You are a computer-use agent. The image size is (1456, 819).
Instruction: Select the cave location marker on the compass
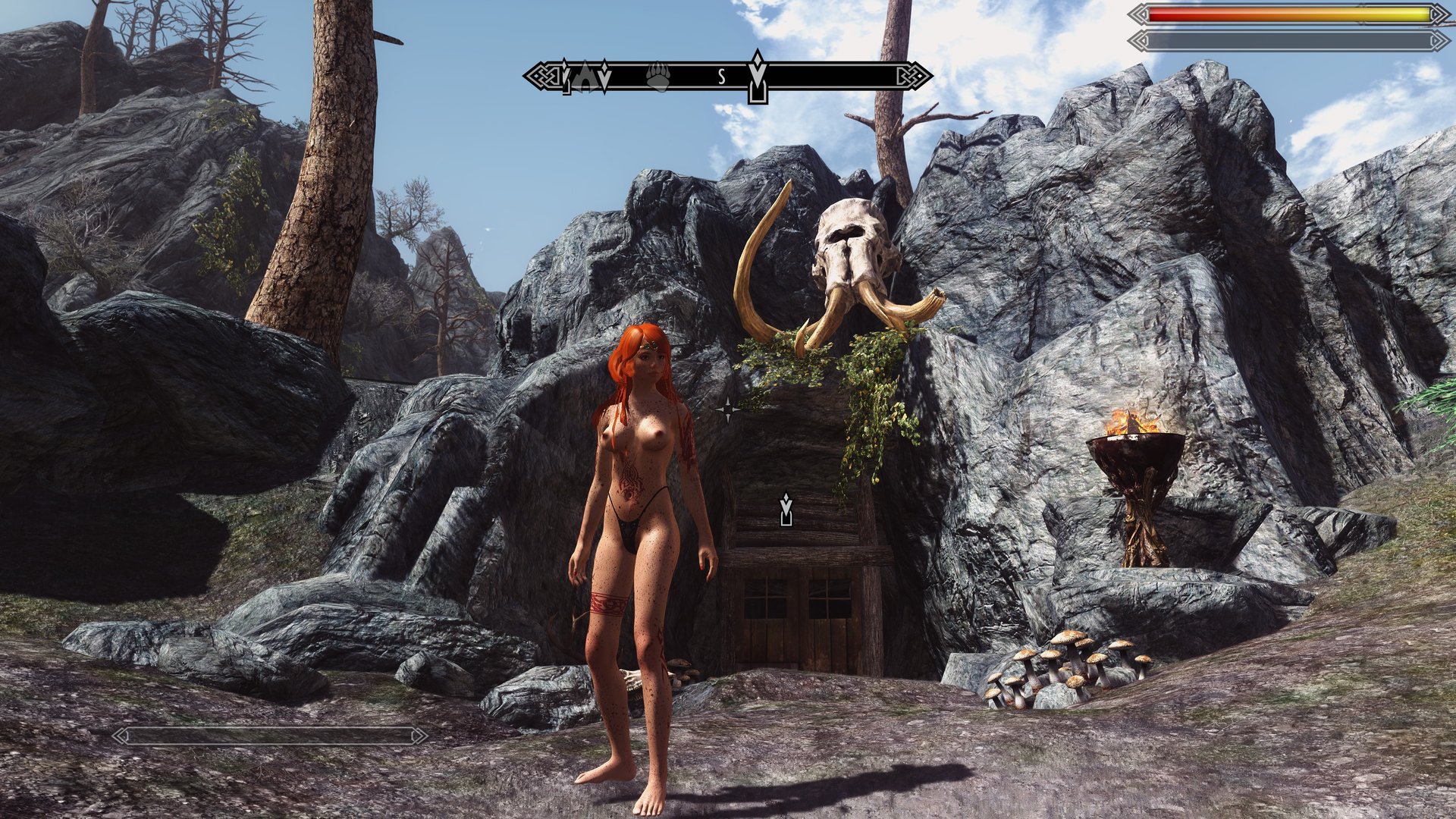585,76
